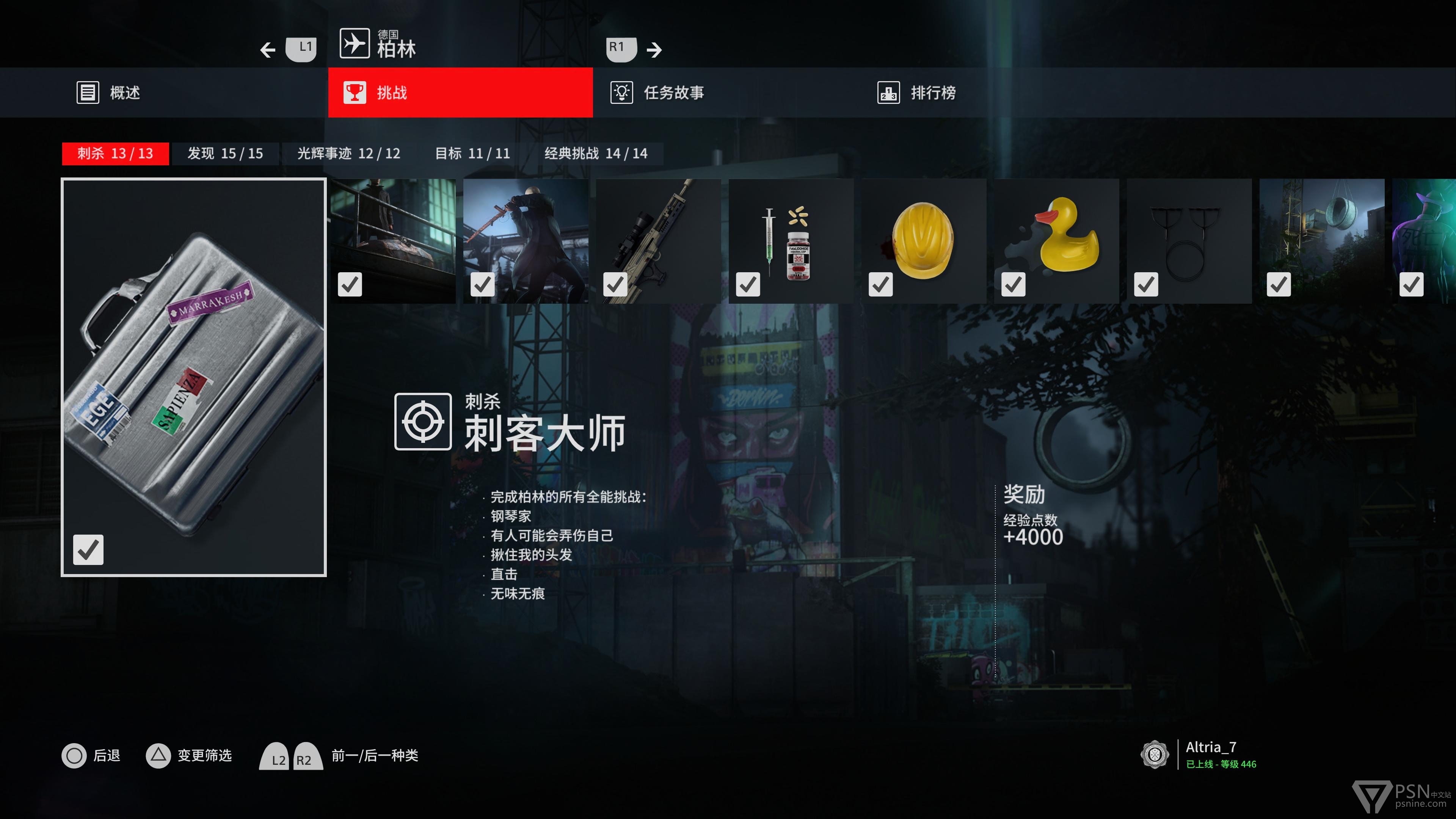Image resolution: width=1456 pixels, height=819 pixels.
Task: Select the rubber duck challenge tile
Action: (x=1056, y=242)
